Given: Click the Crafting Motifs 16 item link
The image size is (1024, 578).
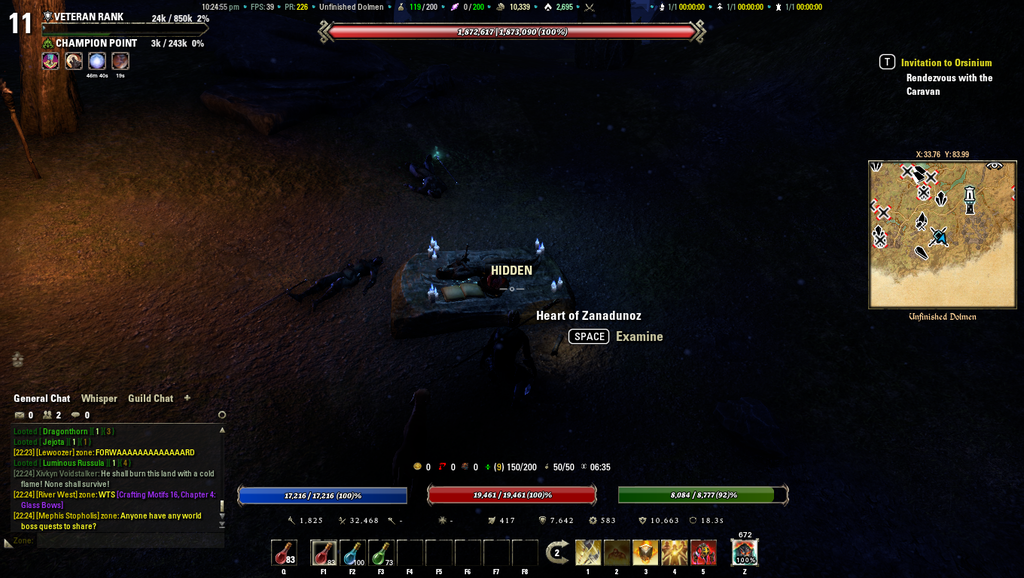Looking at the screenshot, I should (166, 494).
